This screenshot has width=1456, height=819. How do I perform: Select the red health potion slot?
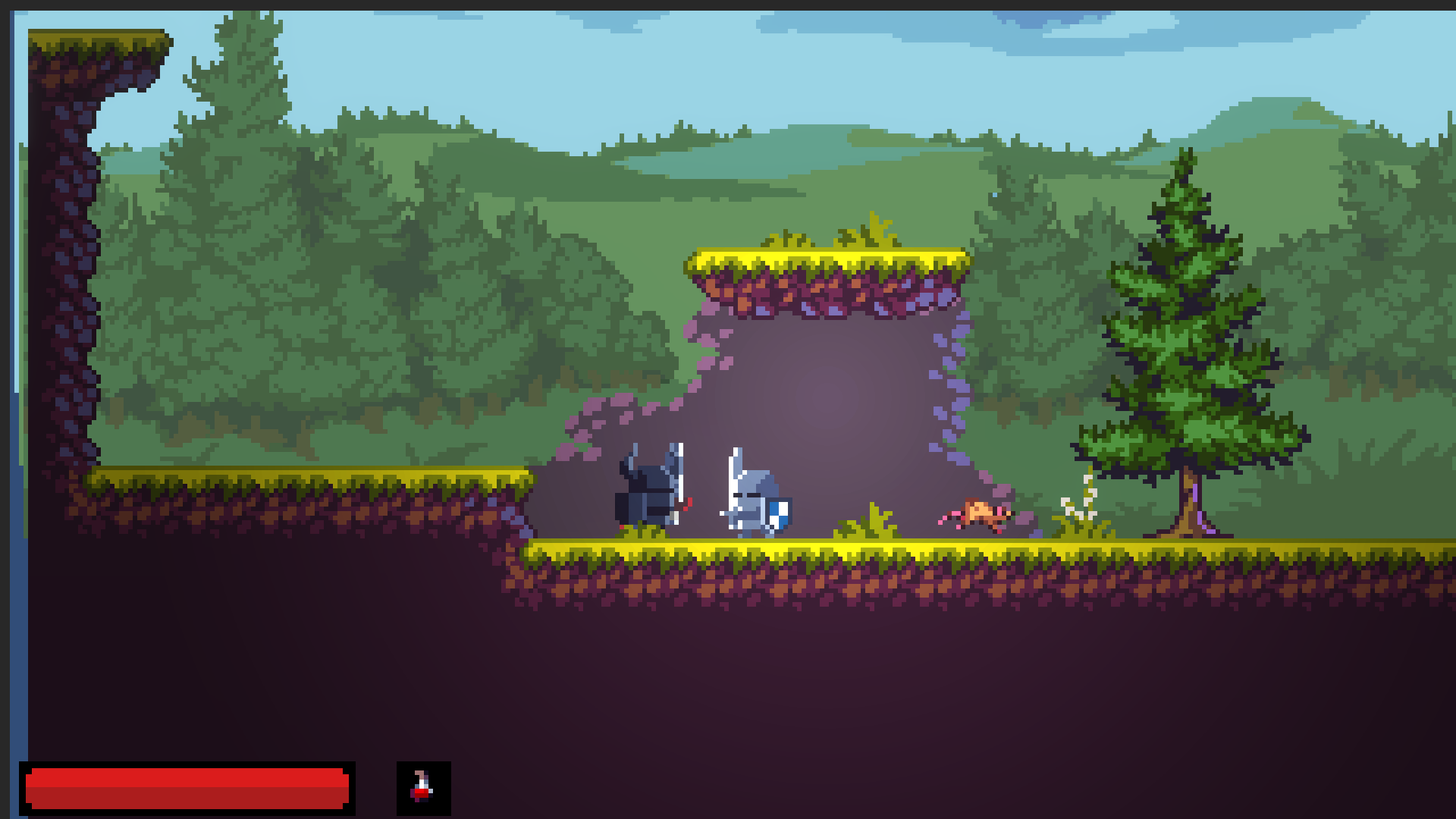coord(423,788)
